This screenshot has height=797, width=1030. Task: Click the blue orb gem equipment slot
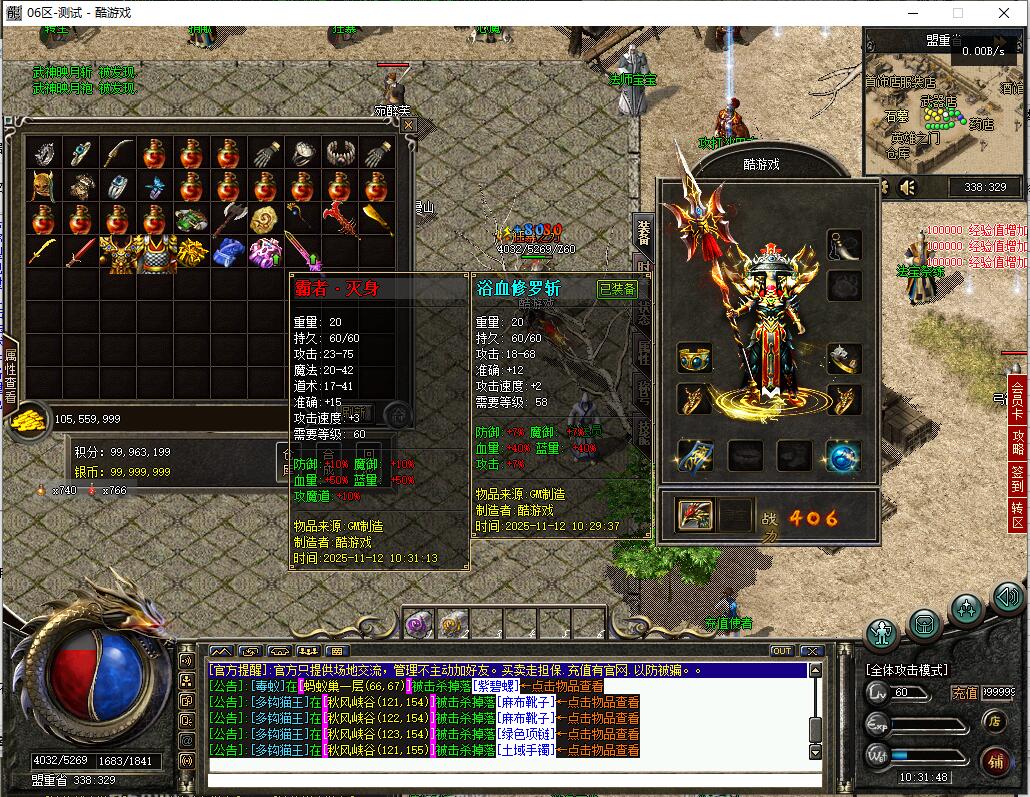[x=842, y=456]
